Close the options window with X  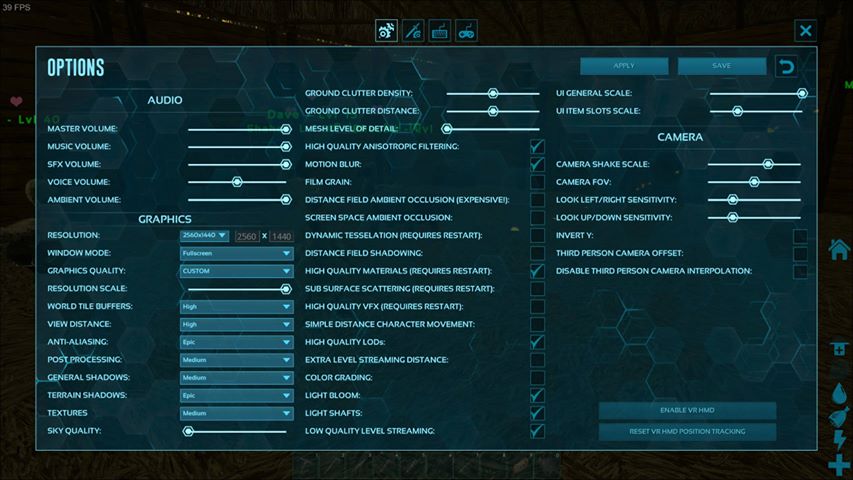[x=805, y=31]
